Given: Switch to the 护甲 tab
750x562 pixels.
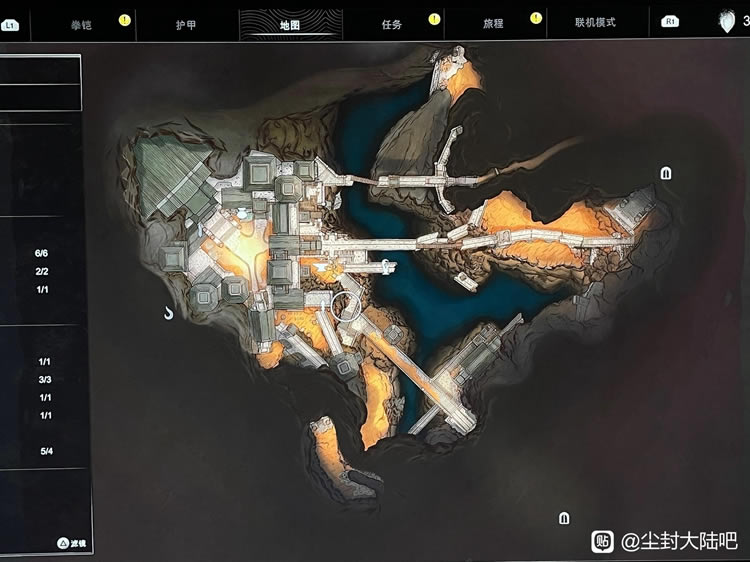Looking at the screenshot, I should click(185, 23).
